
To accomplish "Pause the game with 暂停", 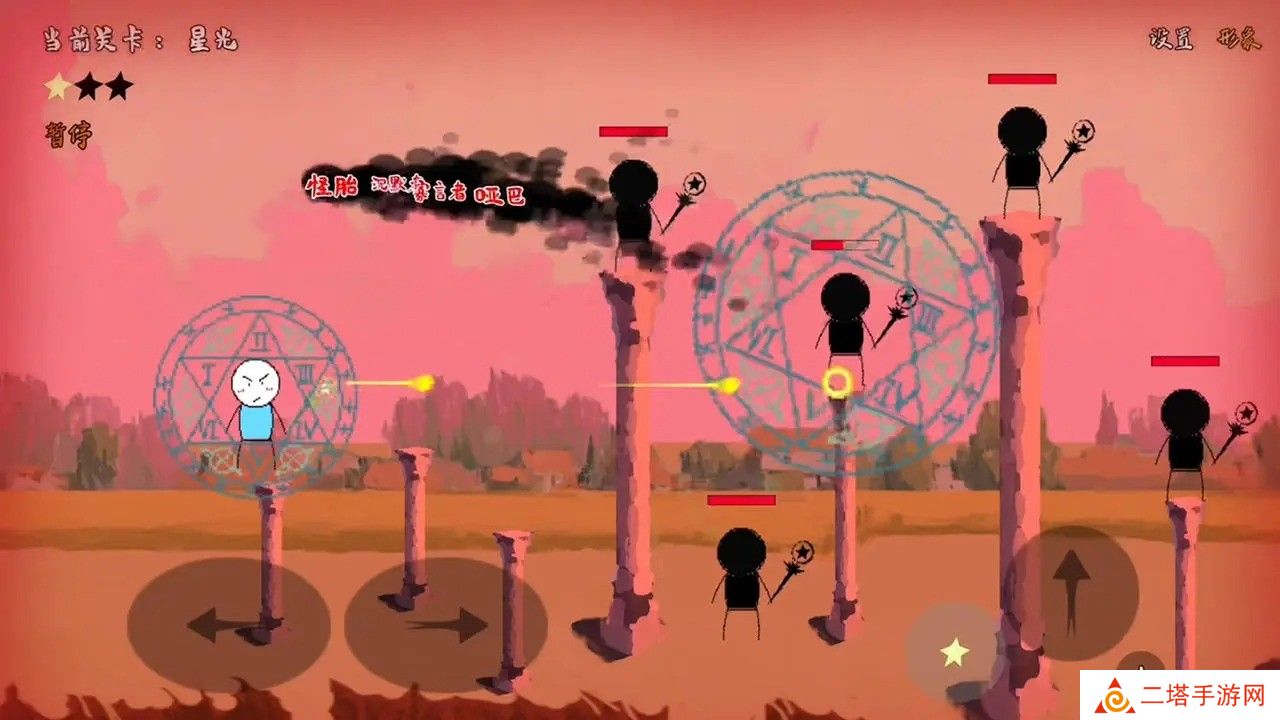I will [x=67, y=135].
